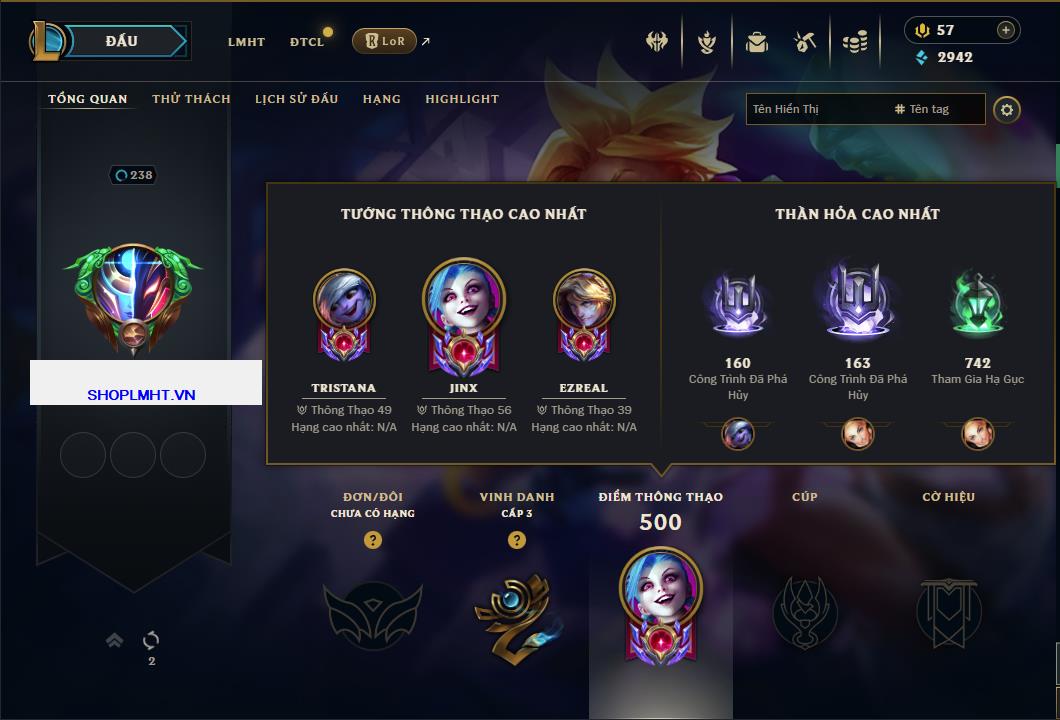Show the Highlight tab
Viewport: 1060px width, 720px height.
tap(461, 99)
